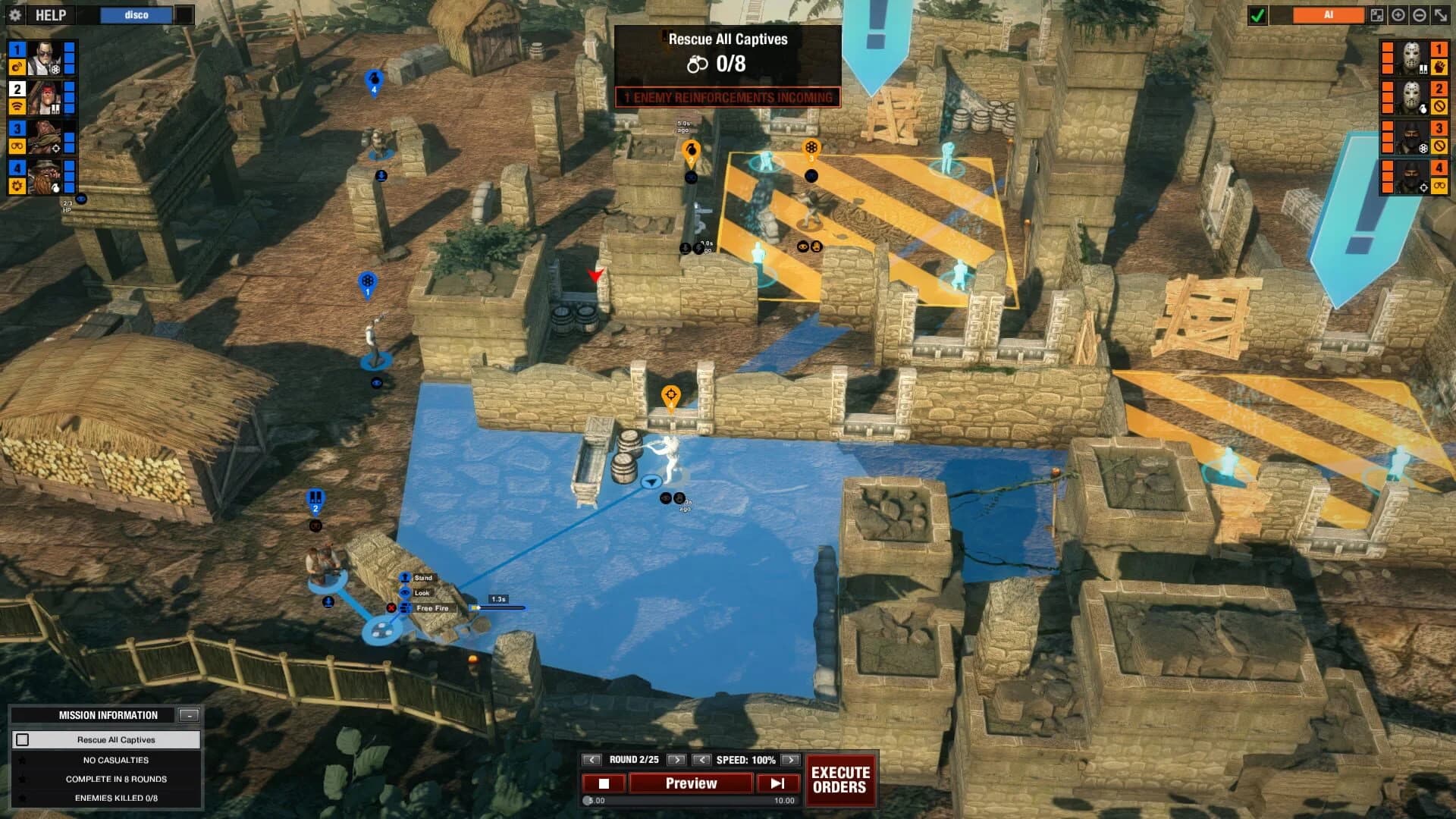
Task: Open the HELP menu
Action: coord(49,15)
